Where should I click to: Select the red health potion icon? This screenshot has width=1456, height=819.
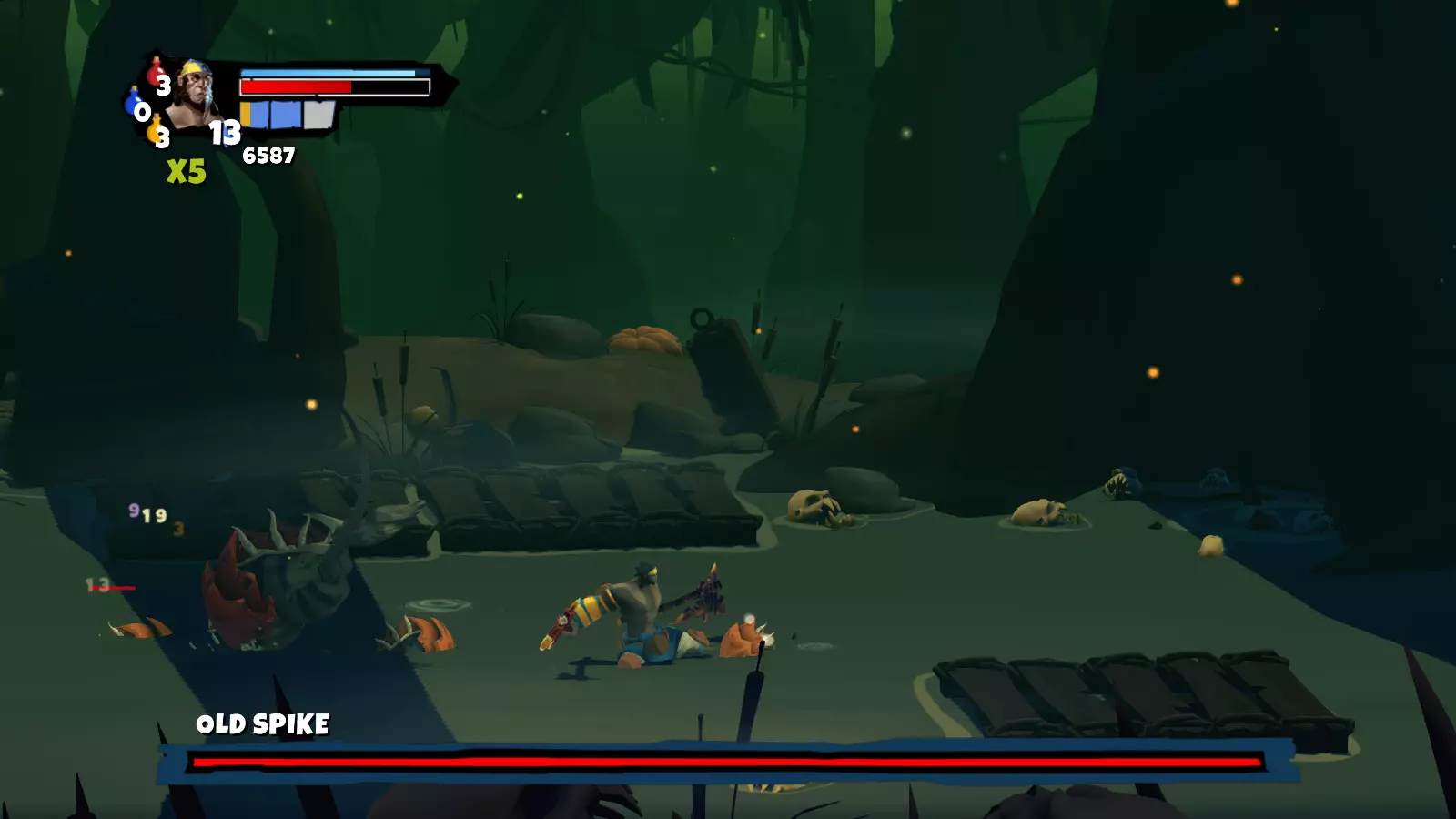coord(156,73)
